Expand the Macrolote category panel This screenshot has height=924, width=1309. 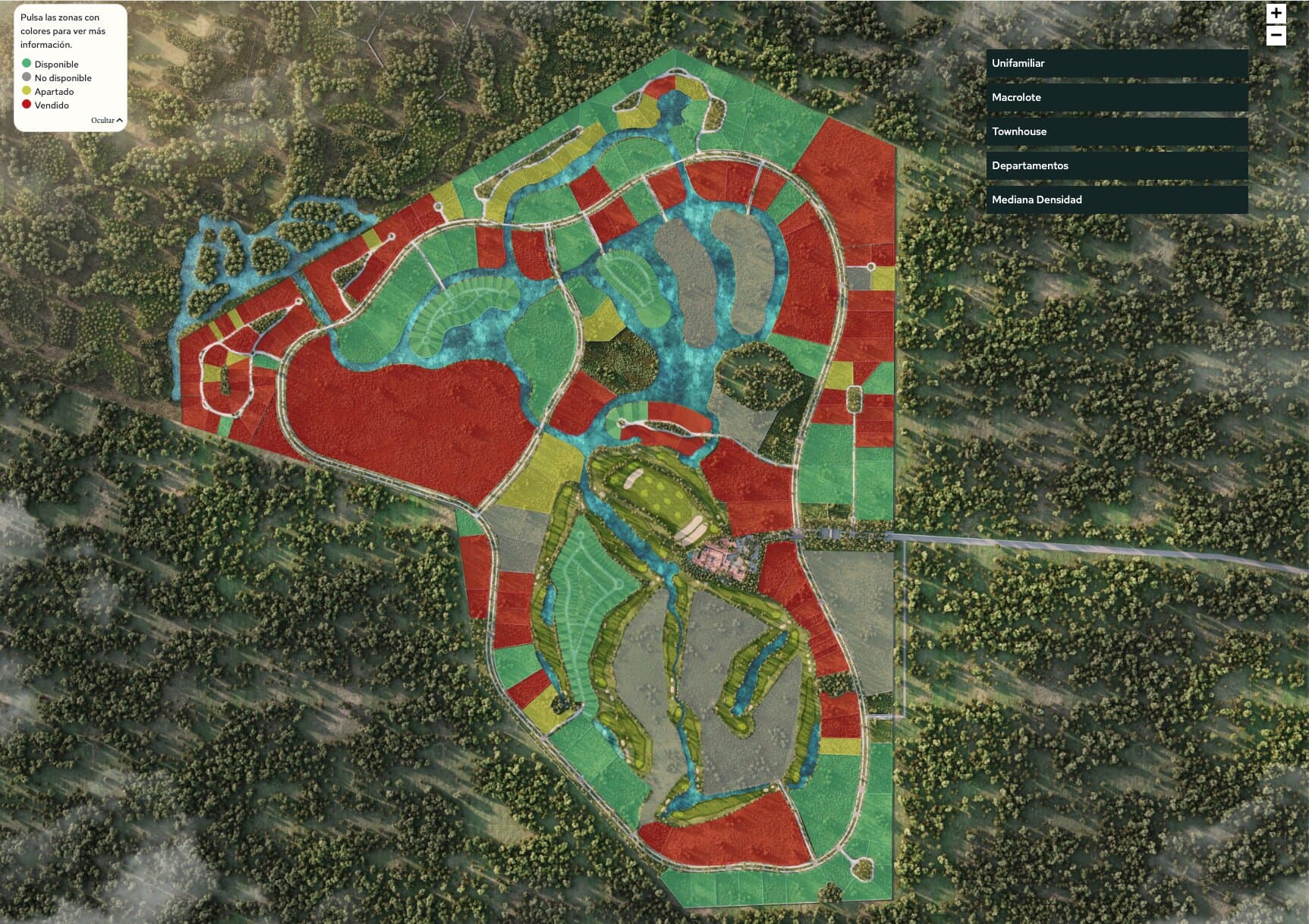click(1115, 97)
